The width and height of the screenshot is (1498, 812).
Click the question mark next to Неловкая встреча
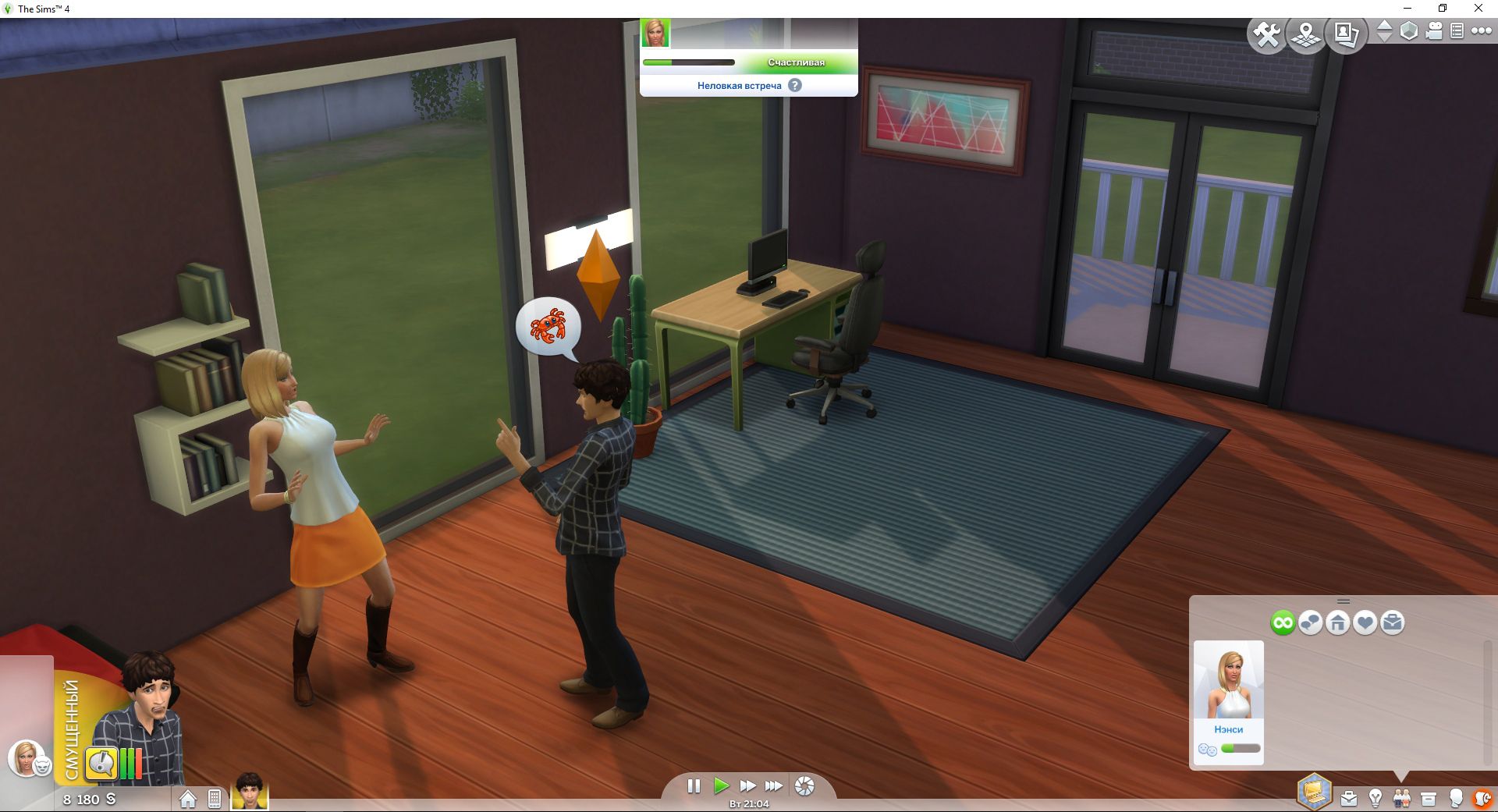coord(795,87)
